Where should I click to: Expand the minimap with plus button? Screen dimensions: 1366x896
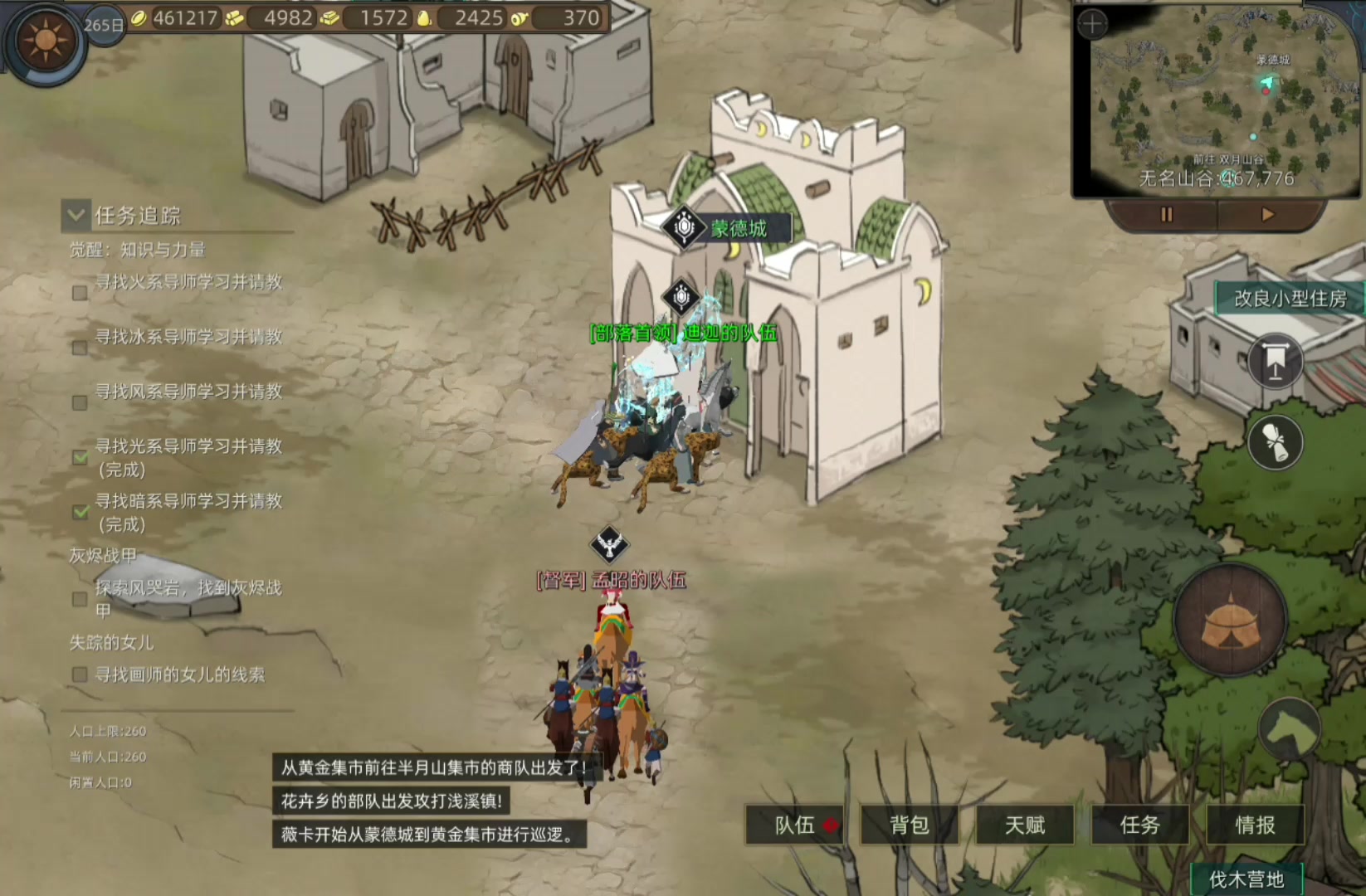[1092, 24]
